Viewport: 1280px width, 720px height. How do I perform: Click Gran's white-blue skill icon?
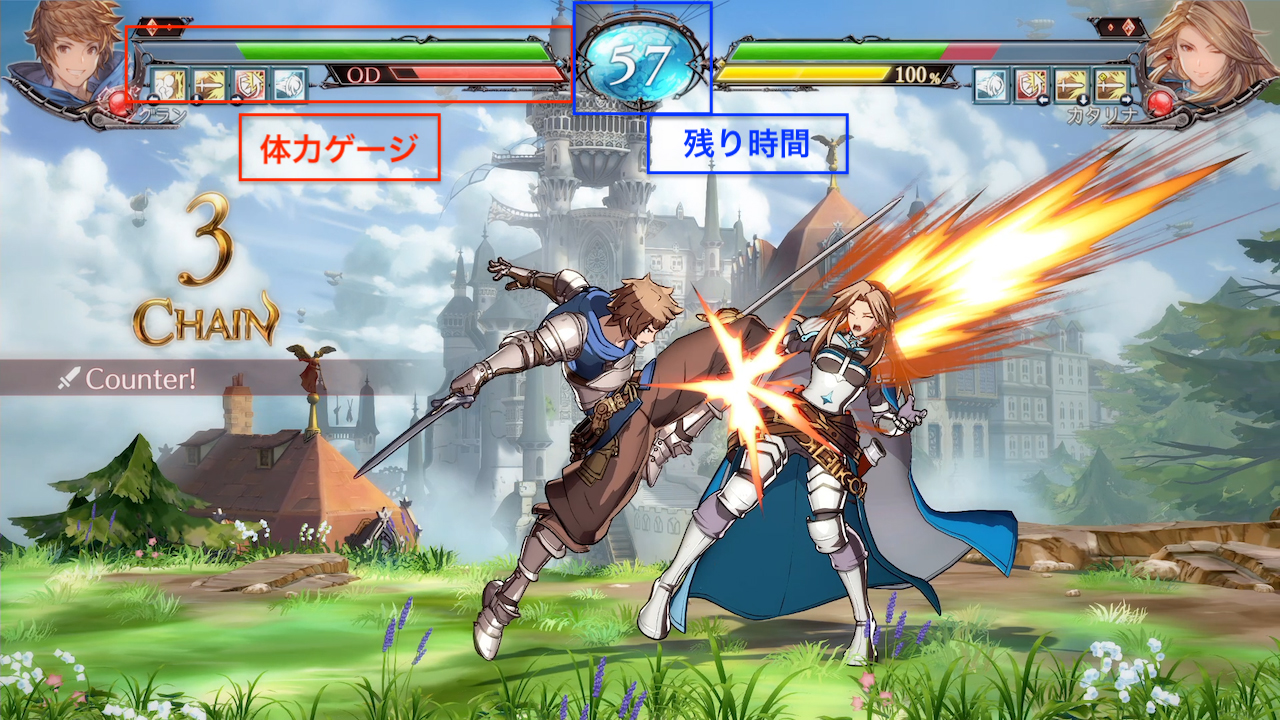289,84
